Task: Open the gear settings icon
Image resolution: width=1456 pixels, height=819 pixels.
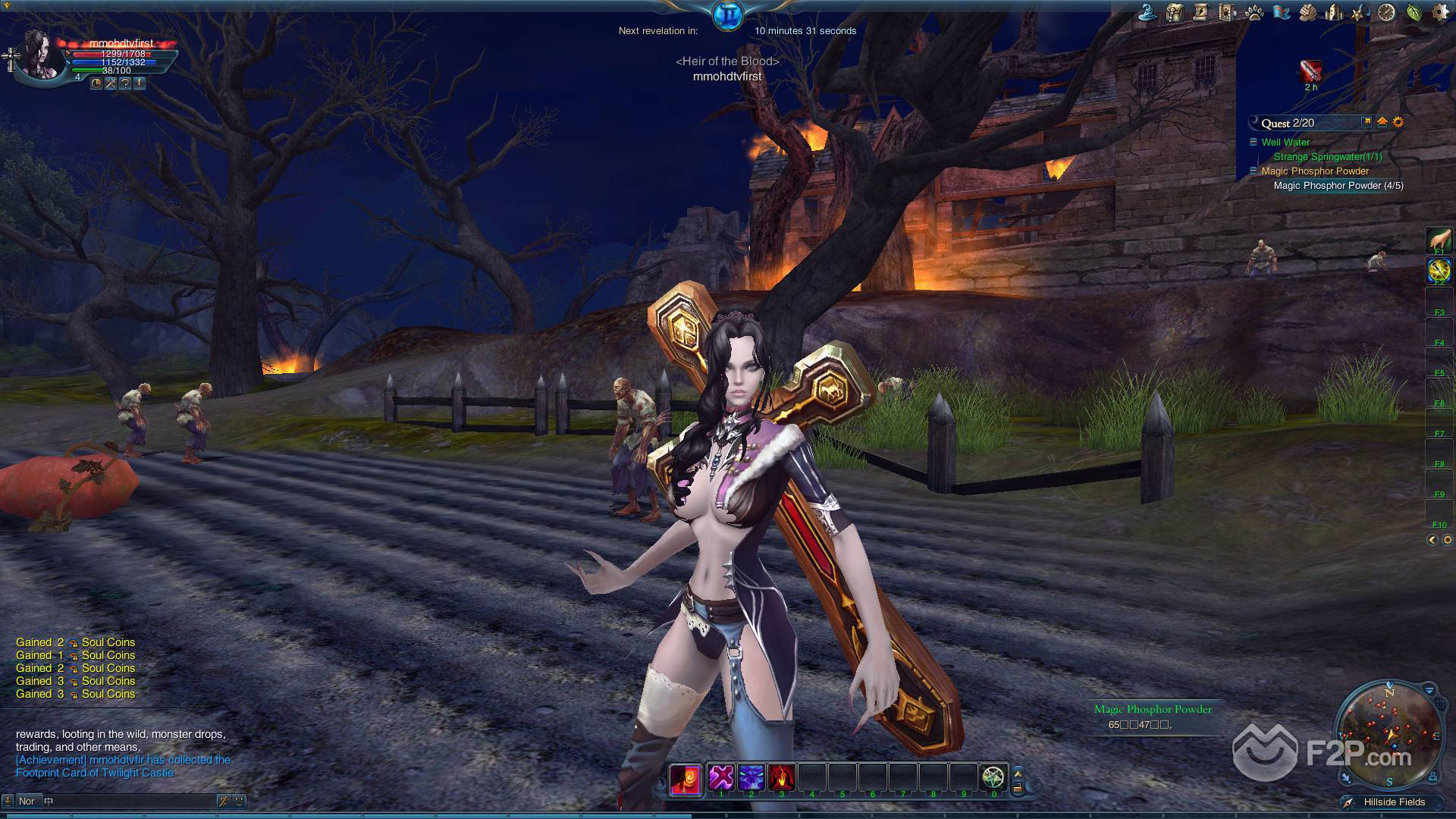Action: [1440, 12]
